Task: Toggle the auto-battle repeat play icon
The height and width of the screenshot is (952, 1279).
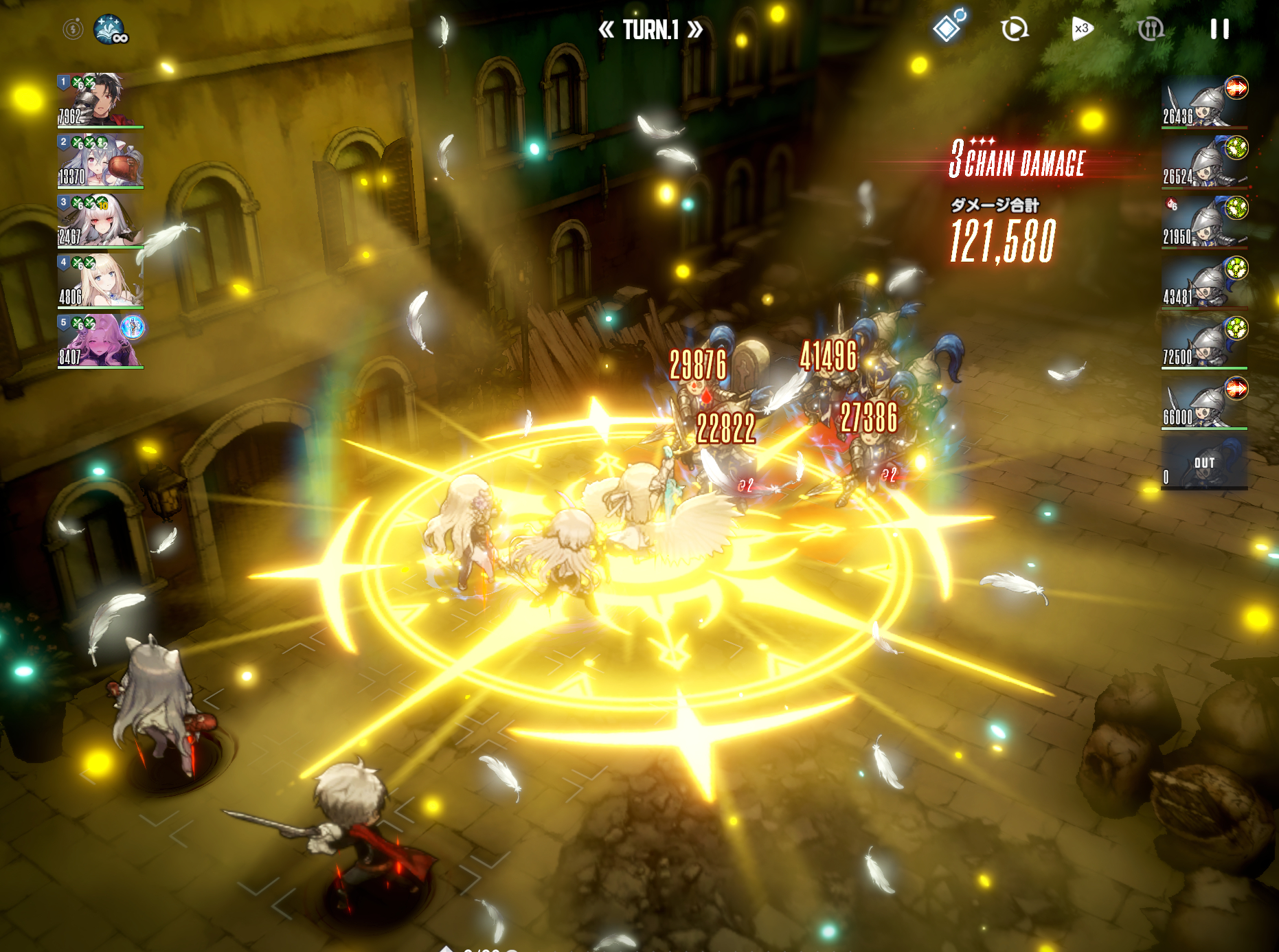Action: click(x=1014, y=29)
